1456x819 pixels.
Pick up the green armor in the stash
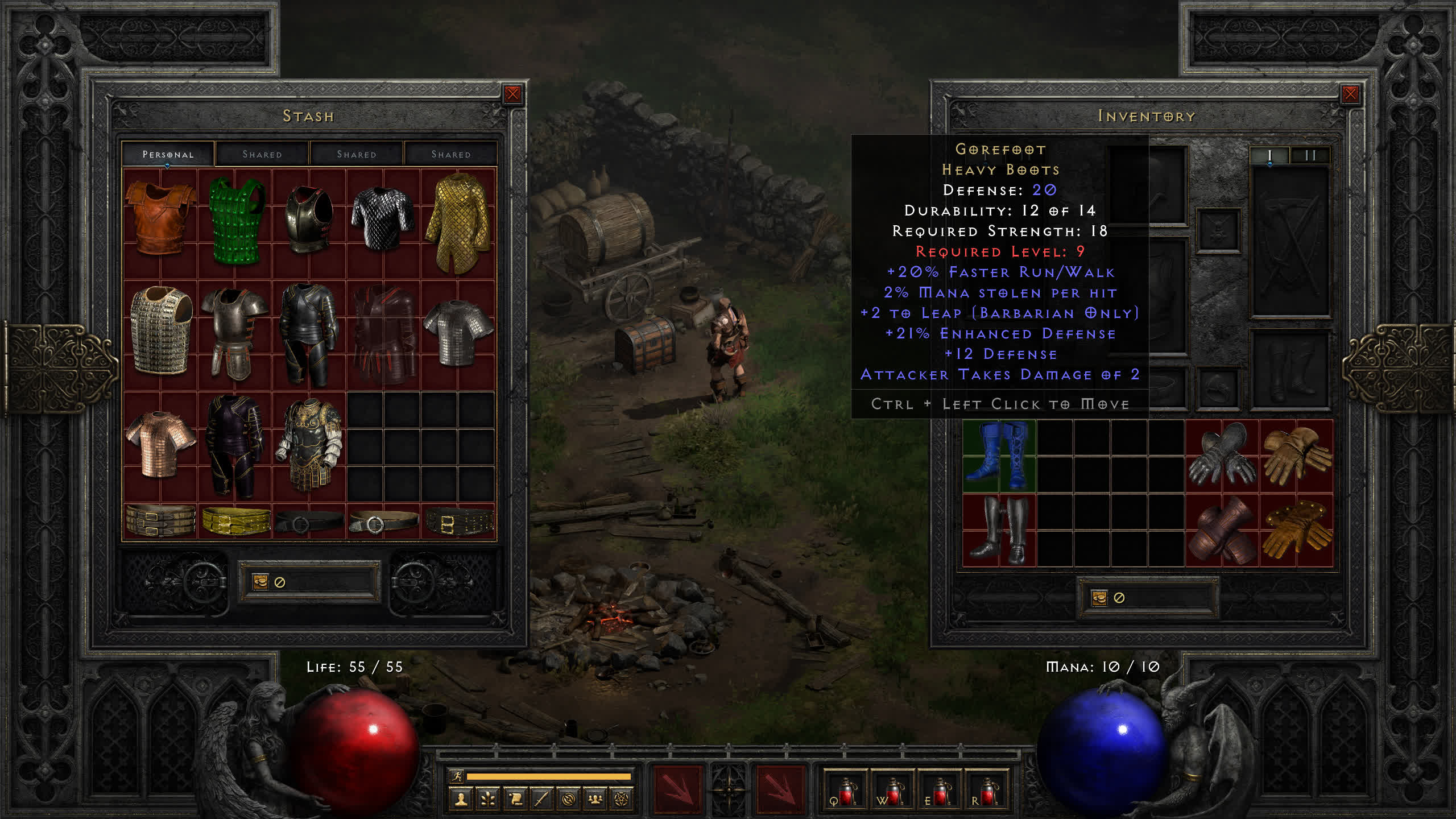tap(235, 221)
